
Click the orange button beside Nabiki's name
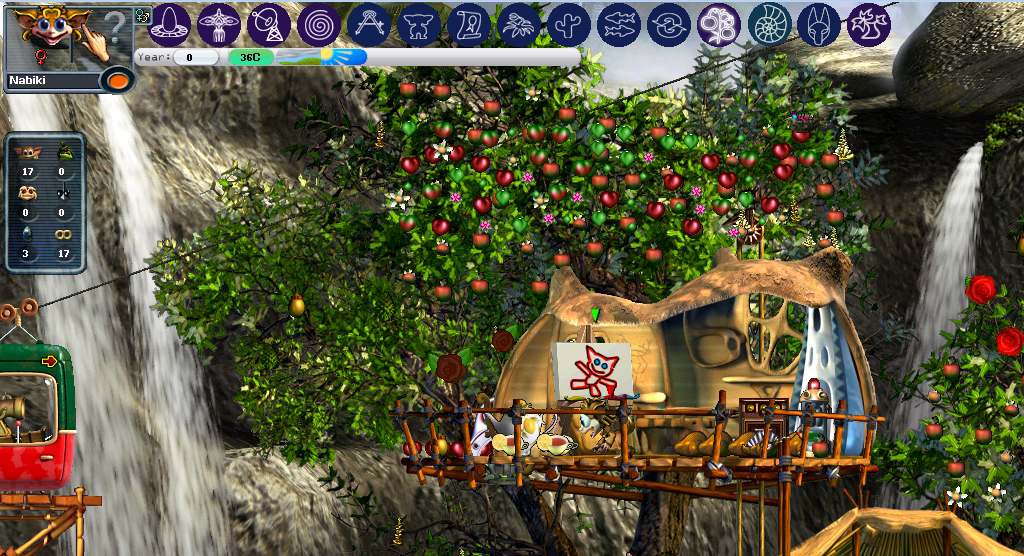pos(118,80)
